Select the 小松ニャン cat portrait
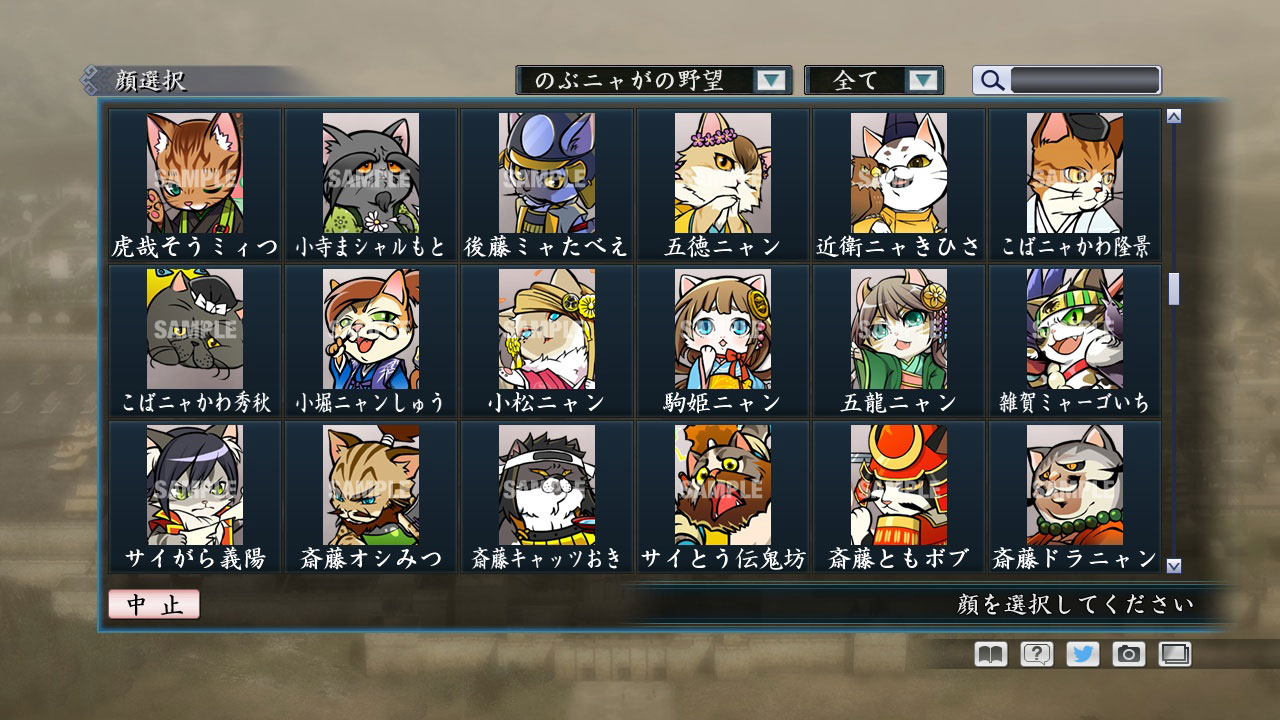 (547, 330)
